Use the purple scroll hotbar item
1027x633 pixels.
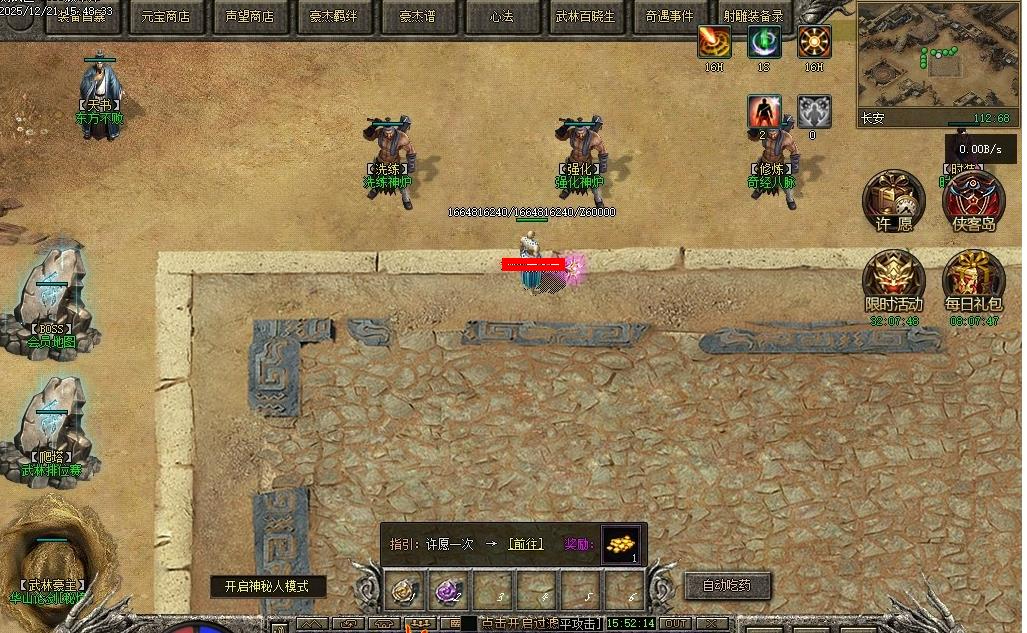pos(447,592)
